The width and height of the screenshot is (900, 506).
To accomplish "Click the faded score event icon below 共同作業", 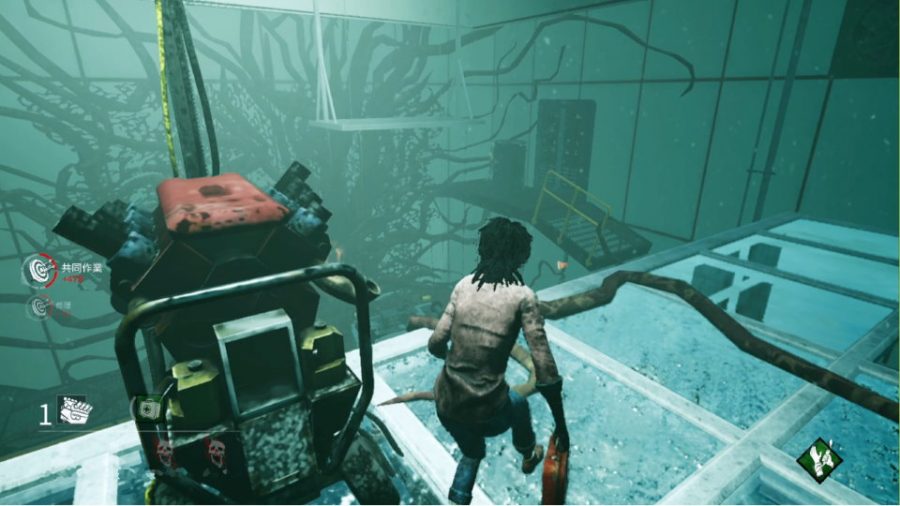I will point(40,306).
